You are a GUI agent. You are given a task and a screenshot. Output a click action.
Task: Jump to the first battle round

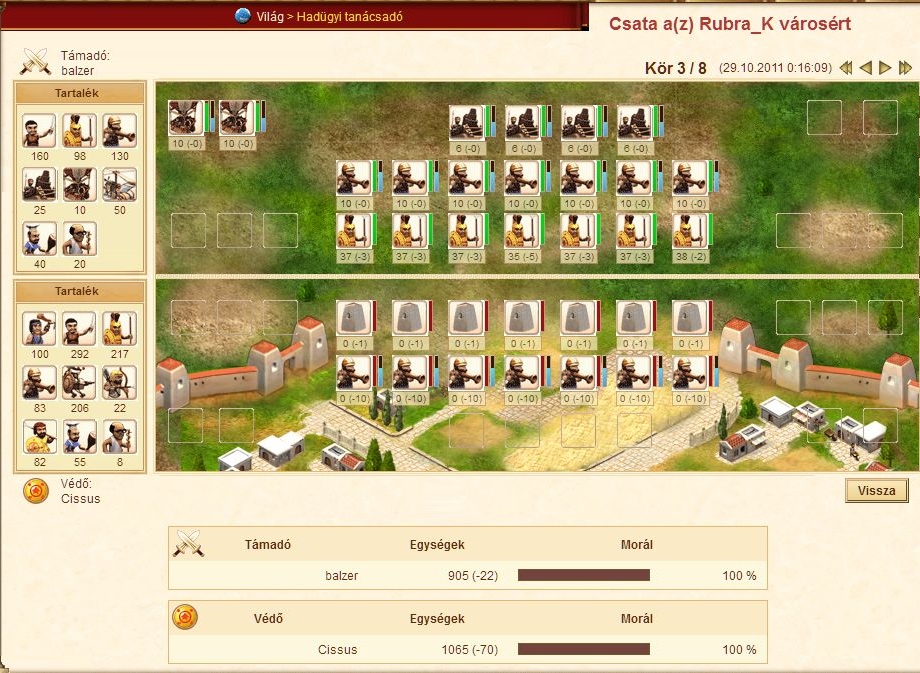click(846, 68)
